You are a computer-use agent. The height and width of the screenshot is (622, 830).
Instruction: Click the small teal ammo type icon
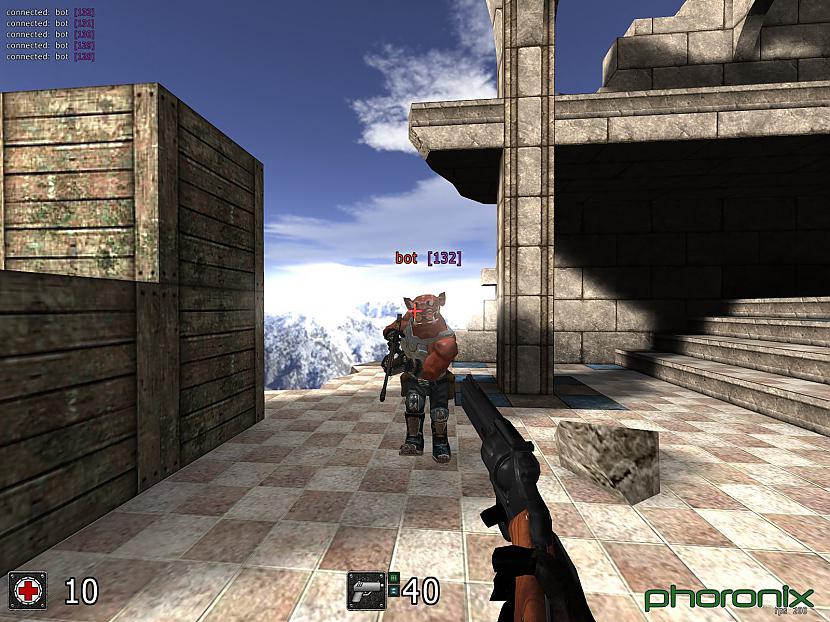click(394, 592)
